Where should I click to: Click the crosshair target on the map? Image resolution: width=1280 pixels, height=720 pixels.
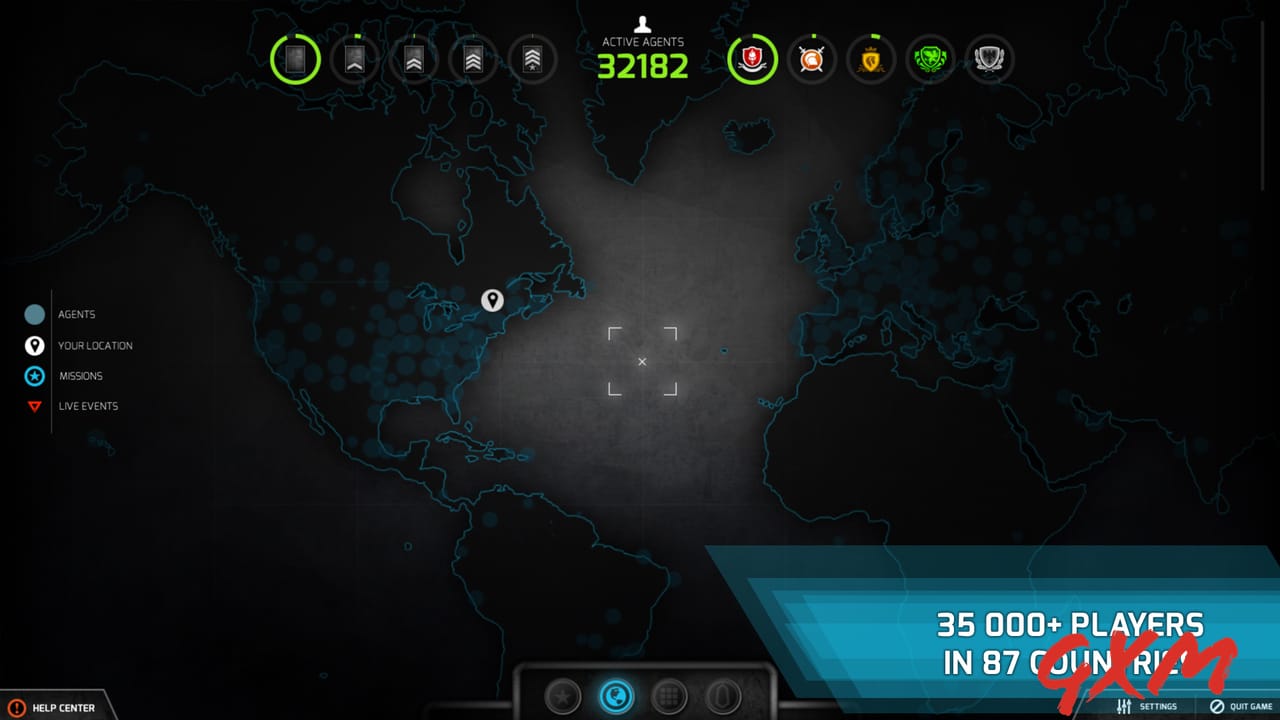pos(642,361)
